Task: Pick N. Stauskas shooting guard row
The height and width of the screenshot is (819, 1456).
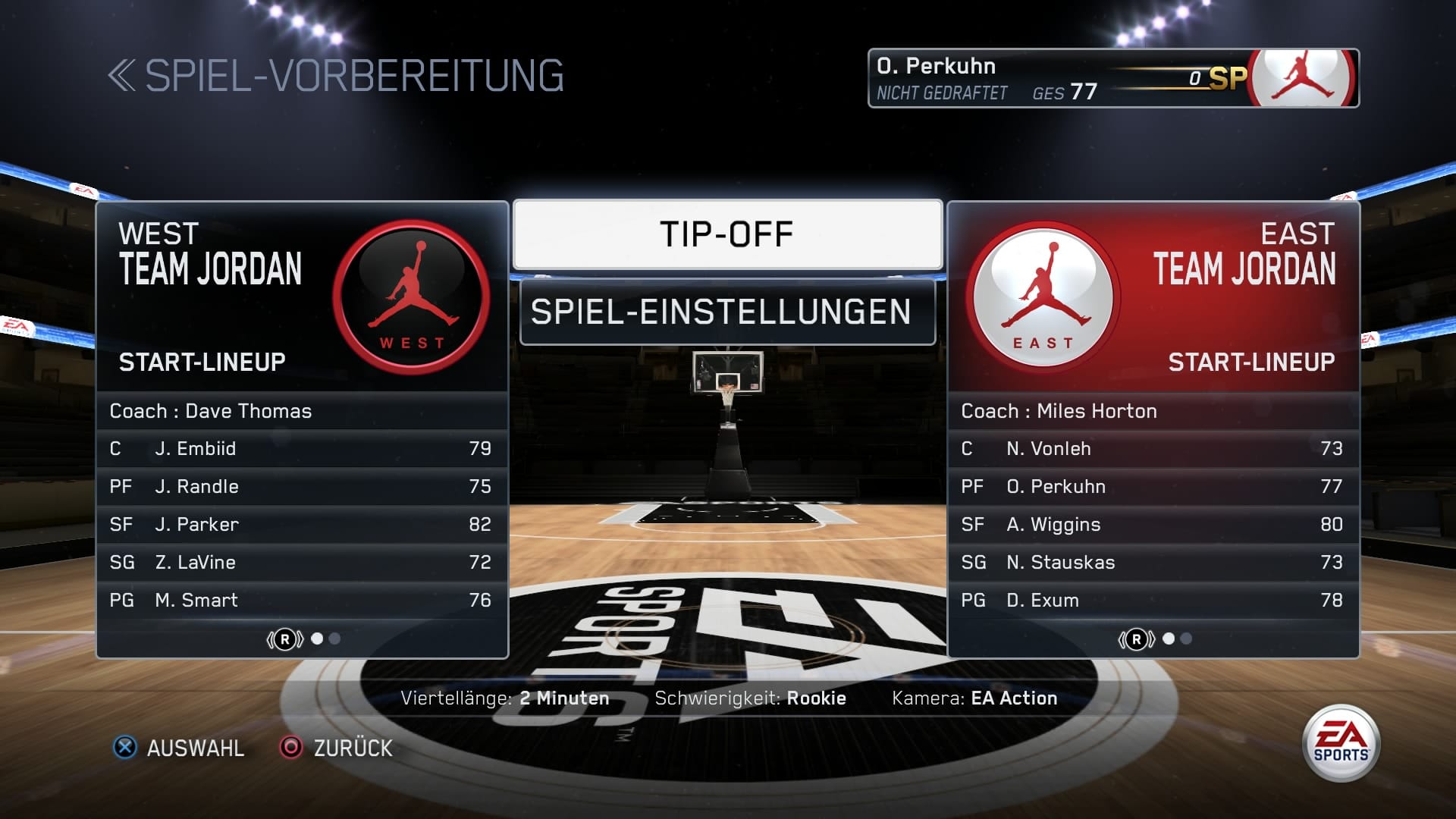Action: point(1153,563)
